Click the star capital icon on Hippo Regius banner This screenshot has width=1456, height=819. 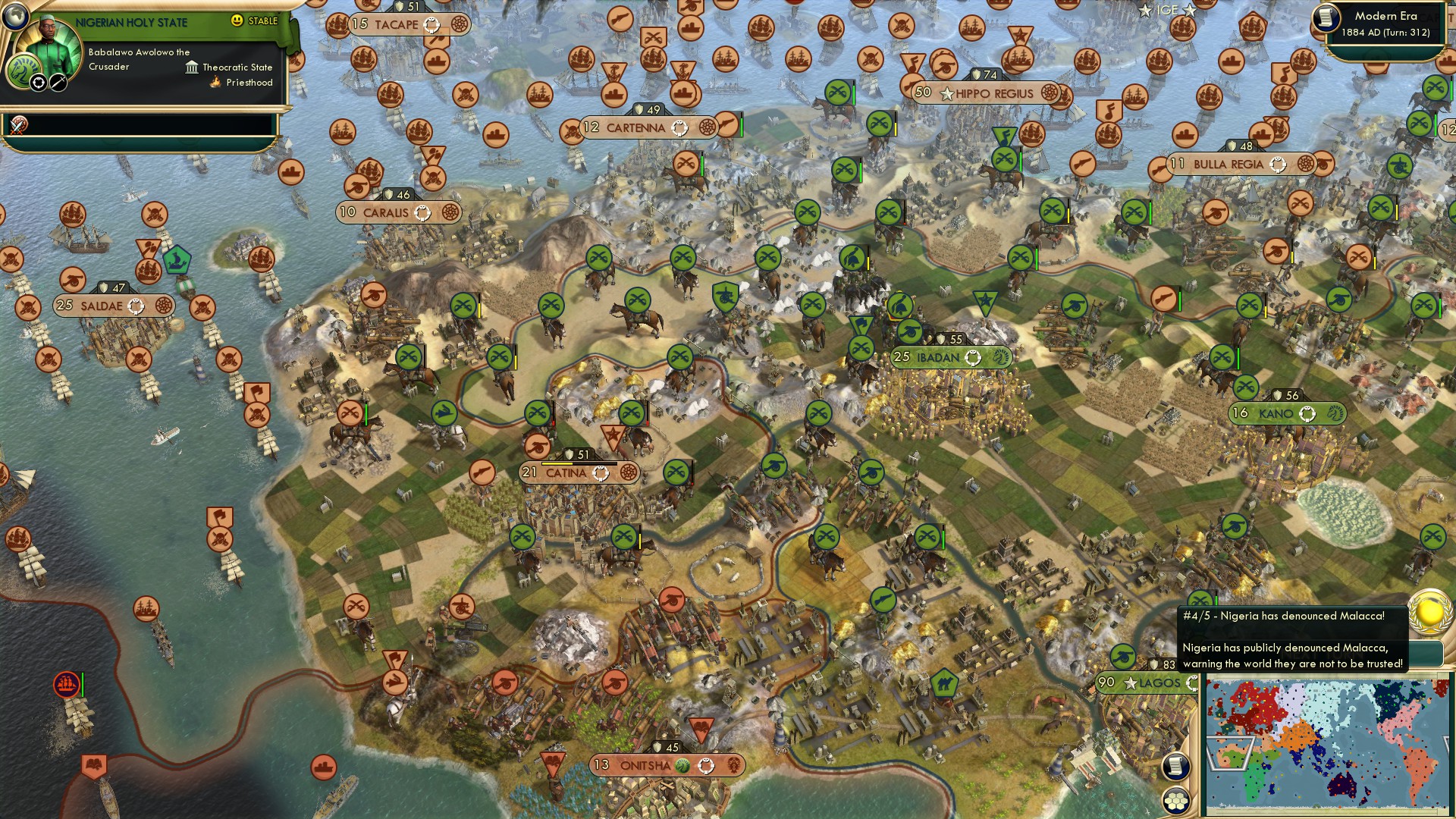946,95
